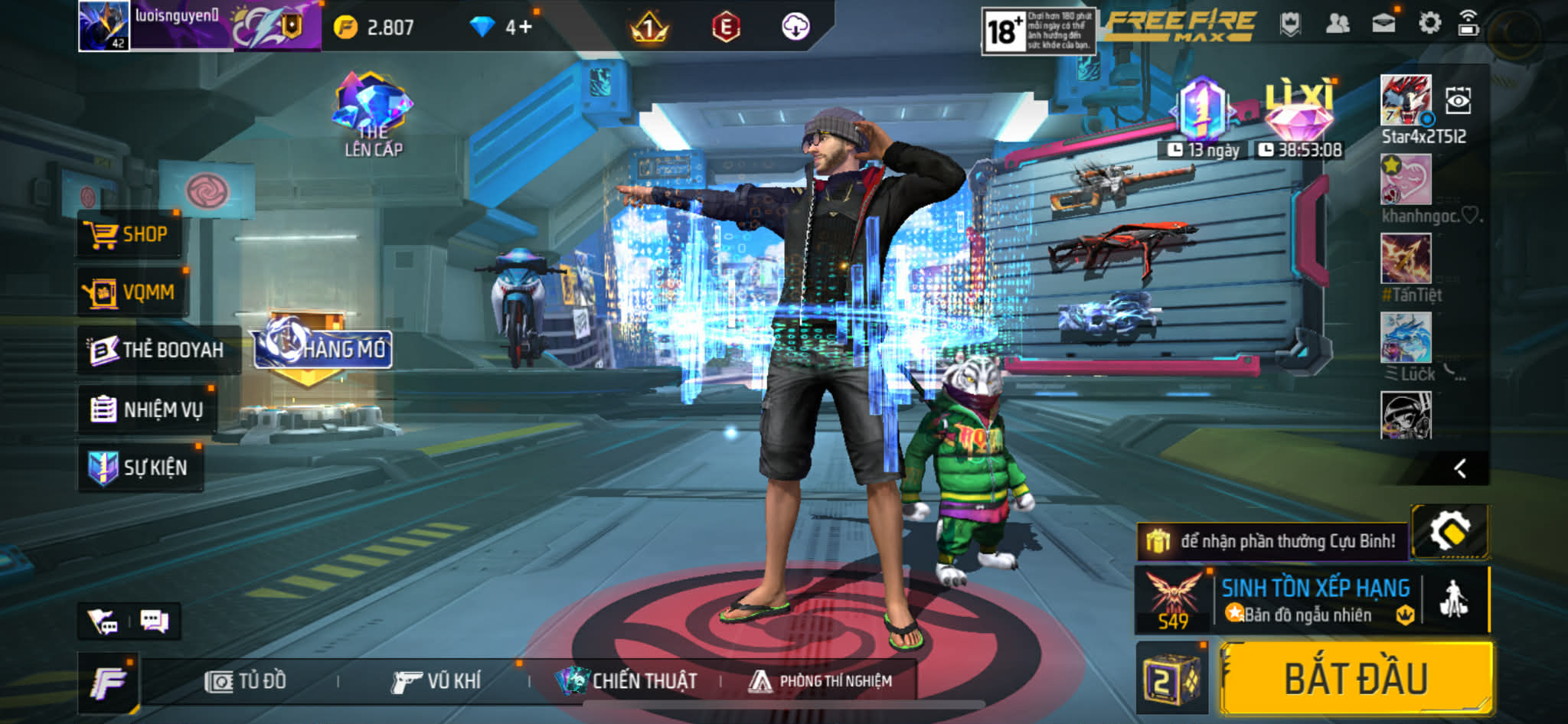Image resolution: width=1568 pixels, height=724 pixels.
Task: Open the CHIẾN THUẬT tab
Action: pyautogui.click(x=627, y=680)
